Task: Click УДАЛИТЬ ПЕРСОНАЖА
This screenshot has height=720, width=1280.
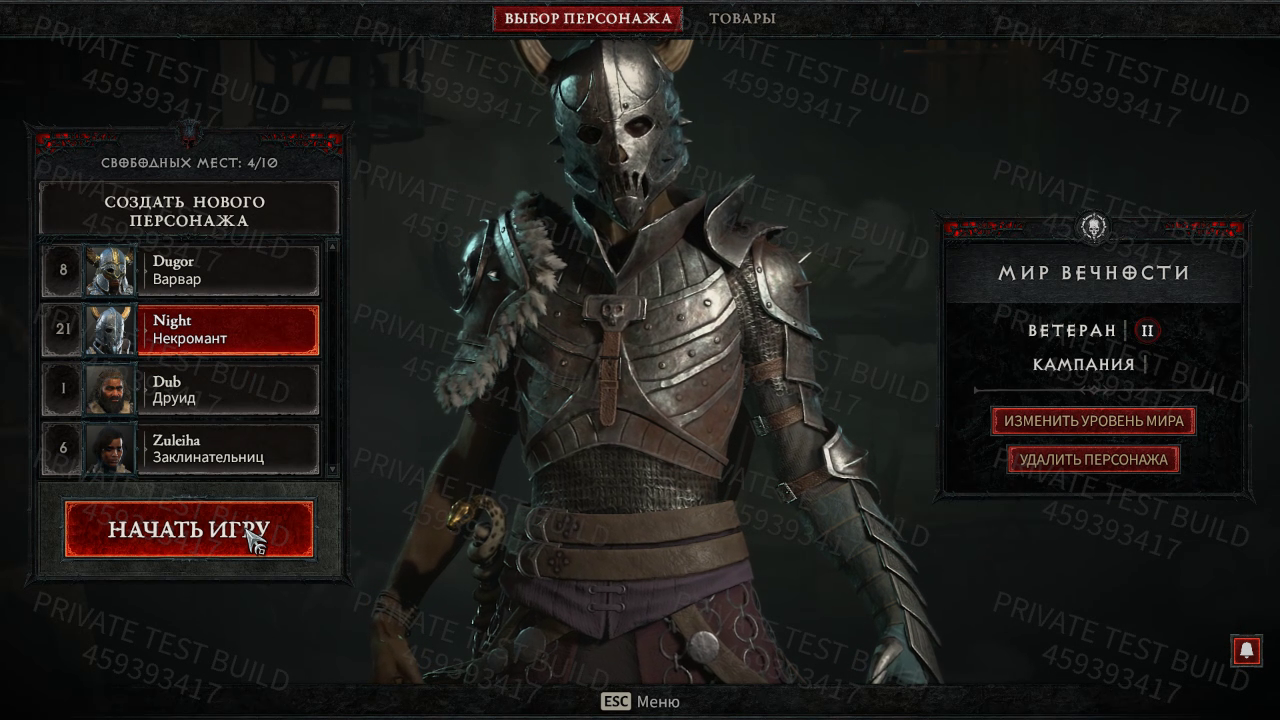Action: (1094, 459)
